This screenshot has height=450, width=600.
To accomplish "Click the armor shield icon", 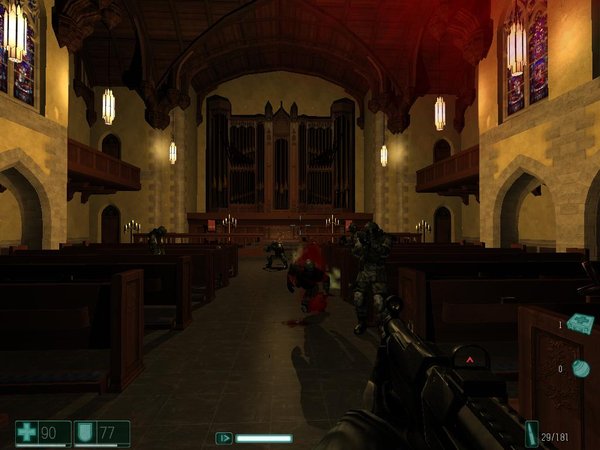I will pos(87,432).
